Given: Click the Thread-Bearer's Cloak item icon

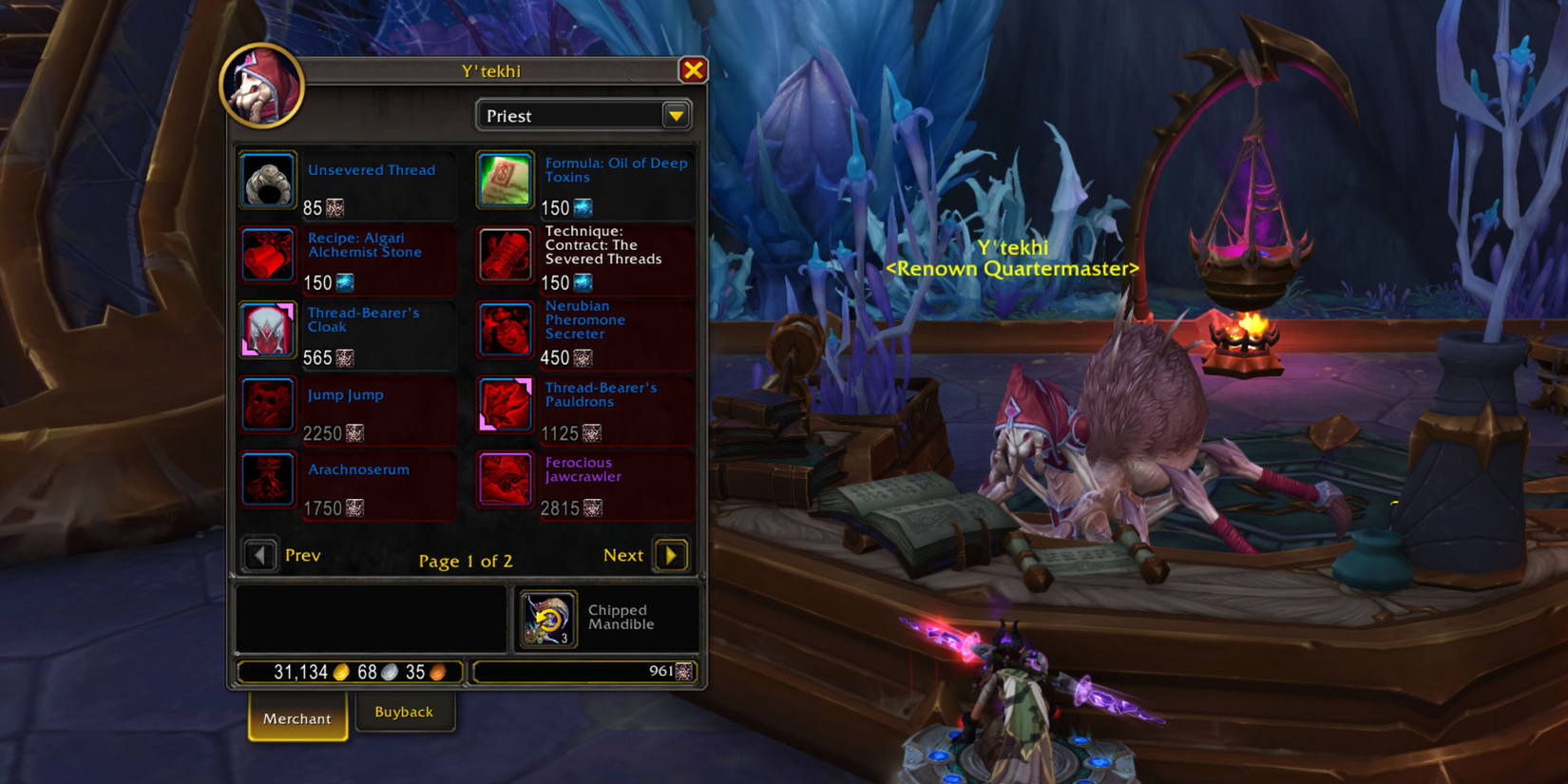Looking at the screenshot, I should (x=267, y=330).
